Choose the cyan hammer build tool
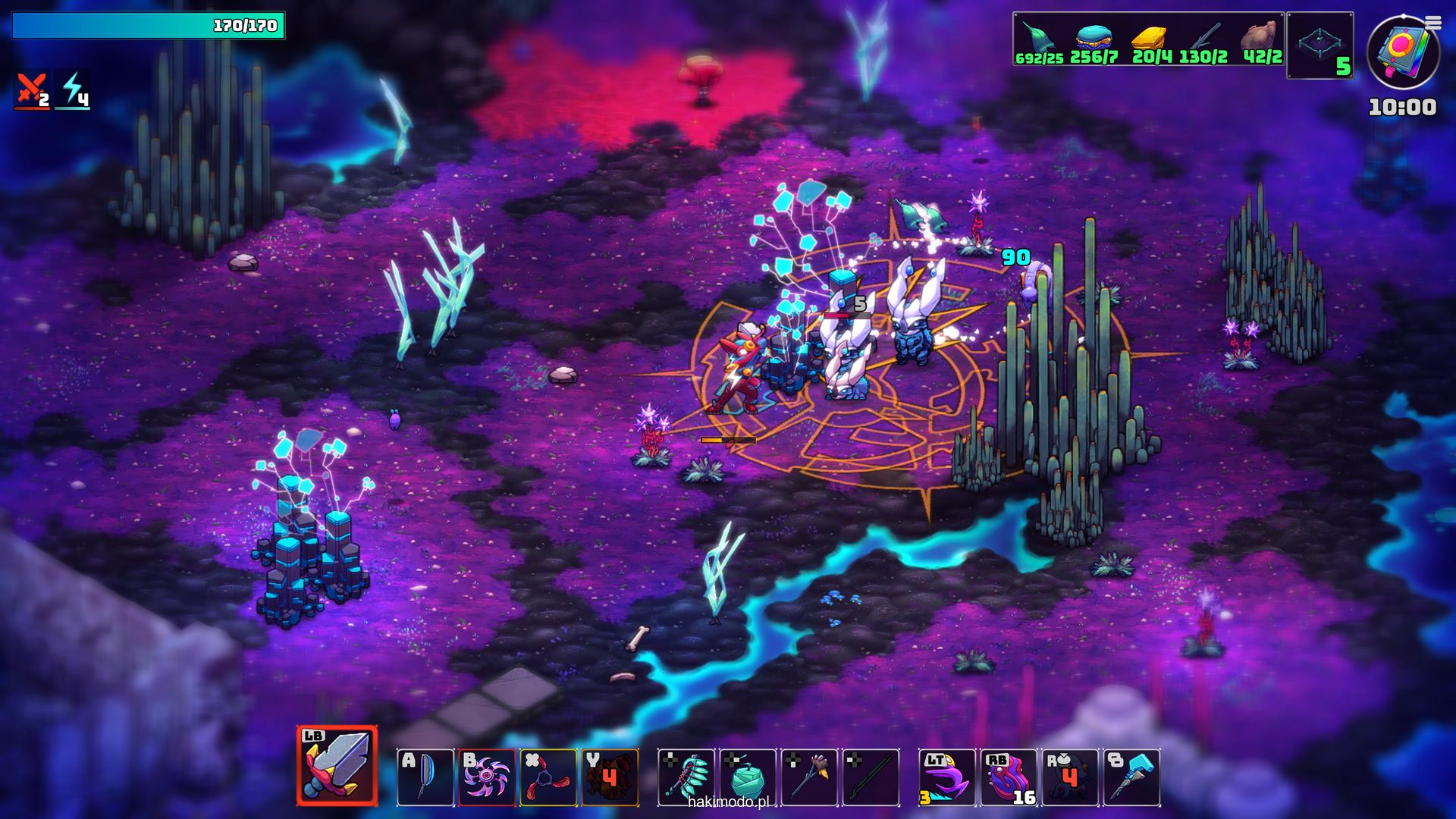1456x819 pixels. [1131, 777]
